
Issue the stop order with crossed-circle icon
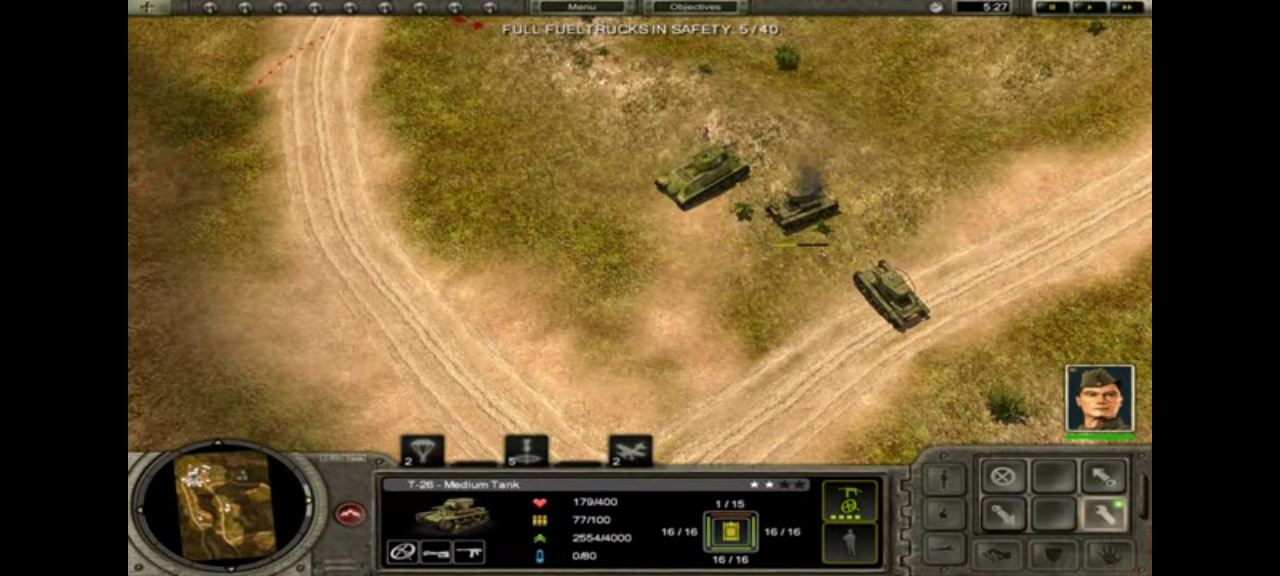click(1003, 477)
